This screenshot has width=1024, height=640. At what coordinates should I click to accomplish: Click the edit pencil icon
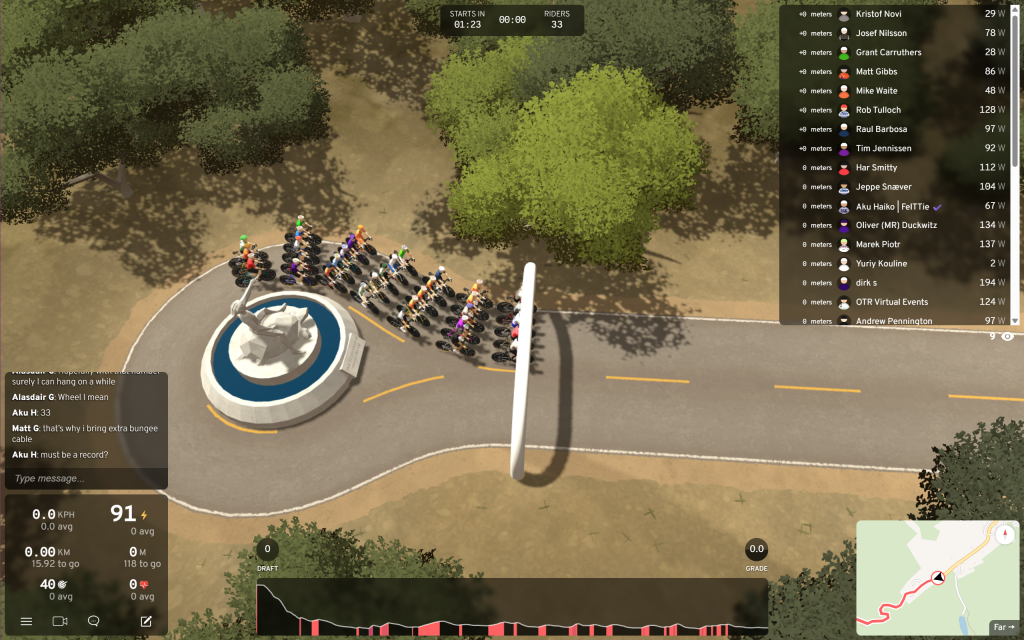(146, 621)
